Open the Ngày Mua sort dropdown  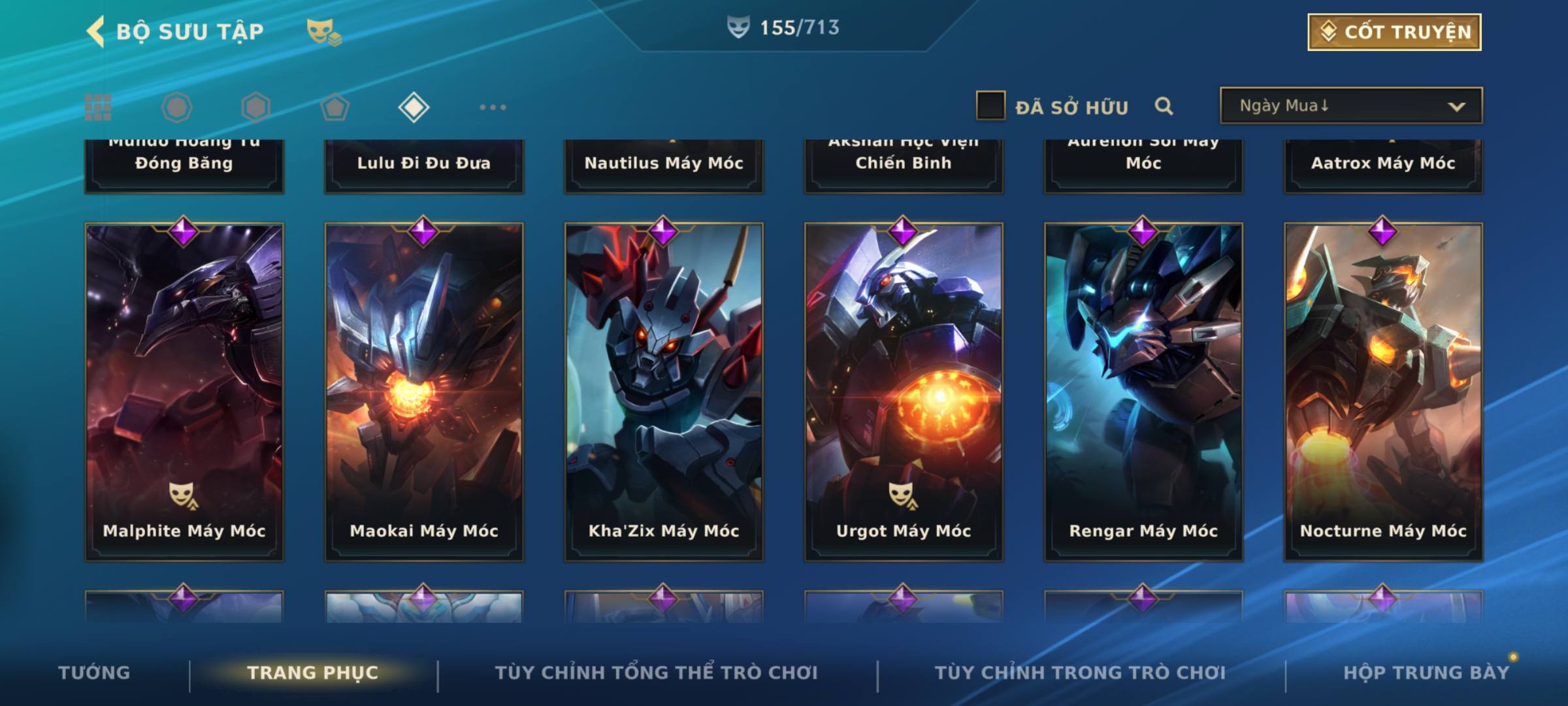[1350, 106]
